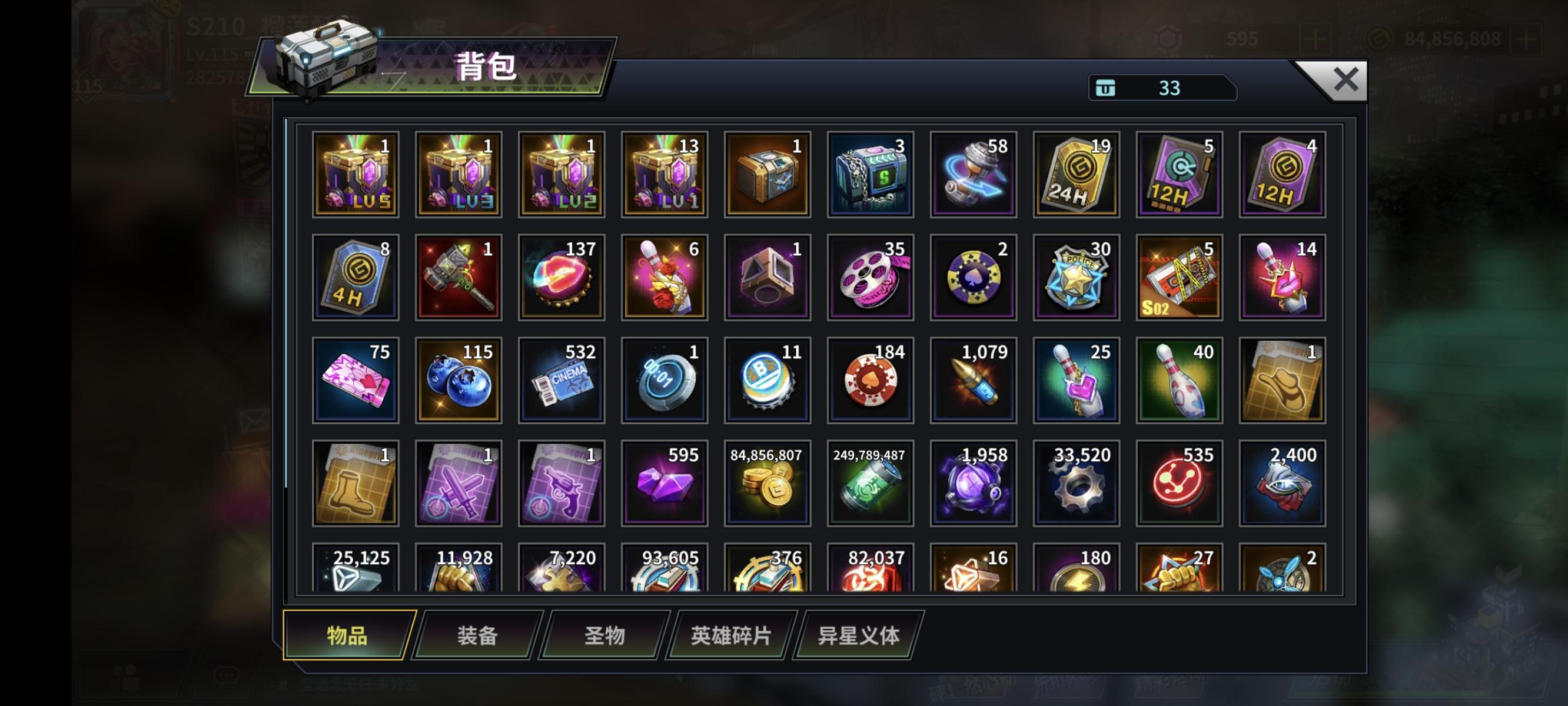
Task: Select the purple 12H card item
Action: click(x=1280, y=175)
